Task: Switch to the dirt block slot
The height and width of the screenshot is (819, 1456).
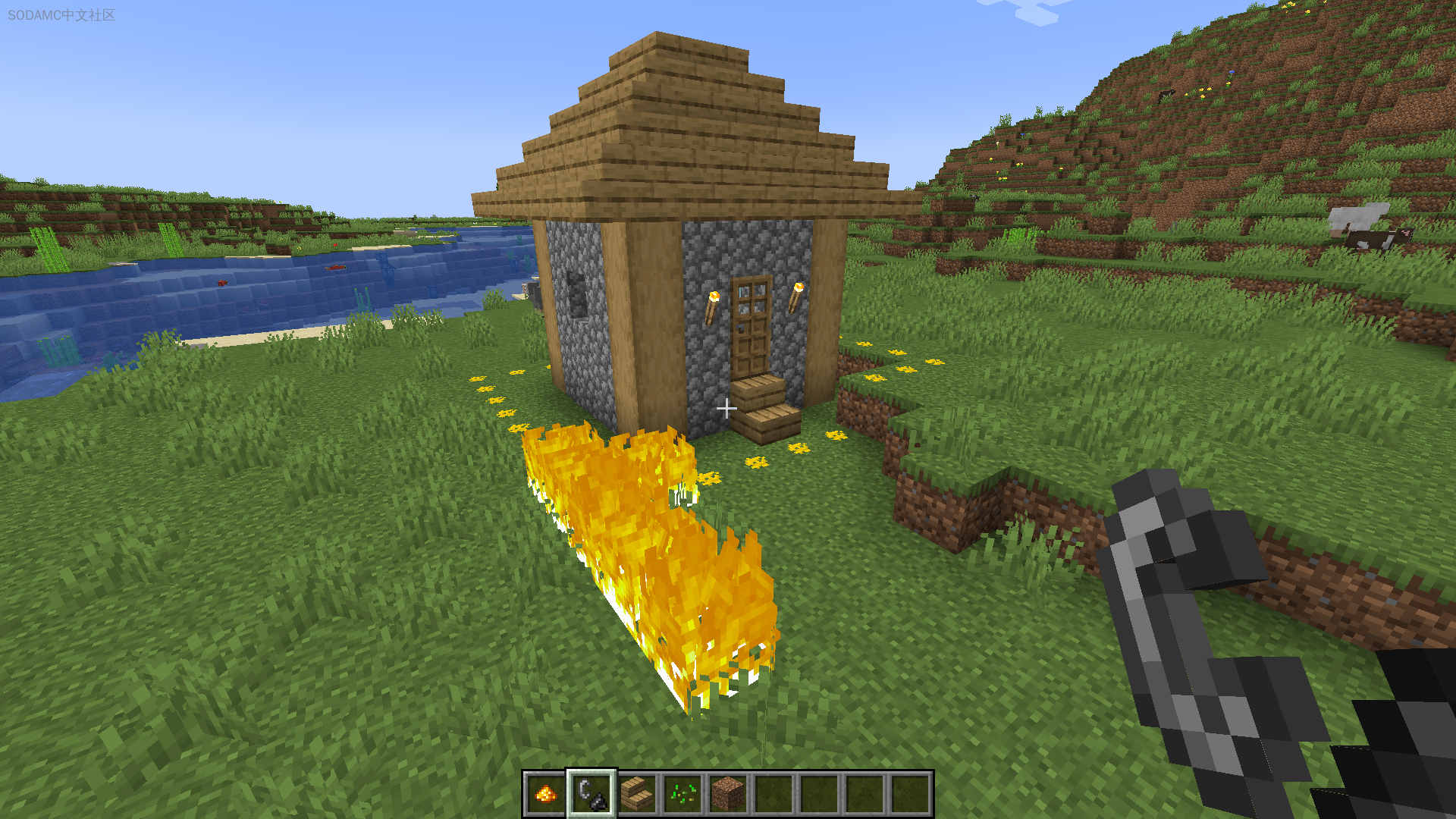Action: 728,793
